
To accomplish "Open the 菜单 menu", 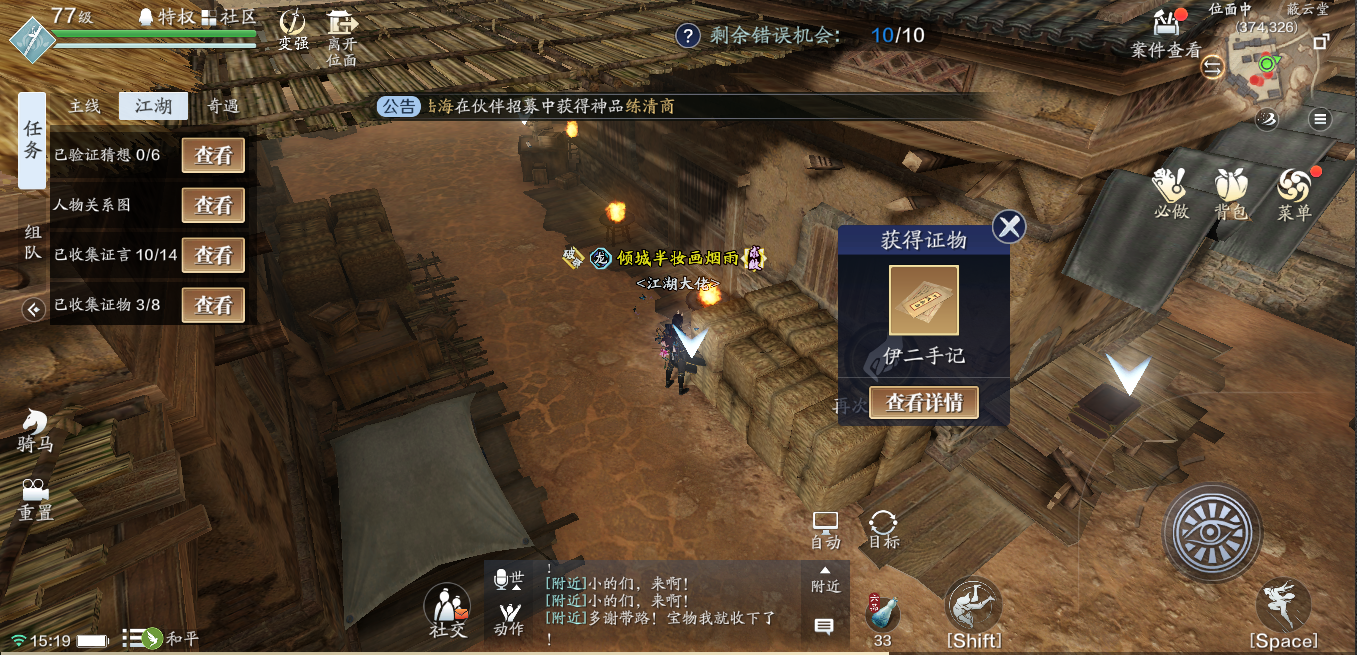I will (x=1293, y=193).
